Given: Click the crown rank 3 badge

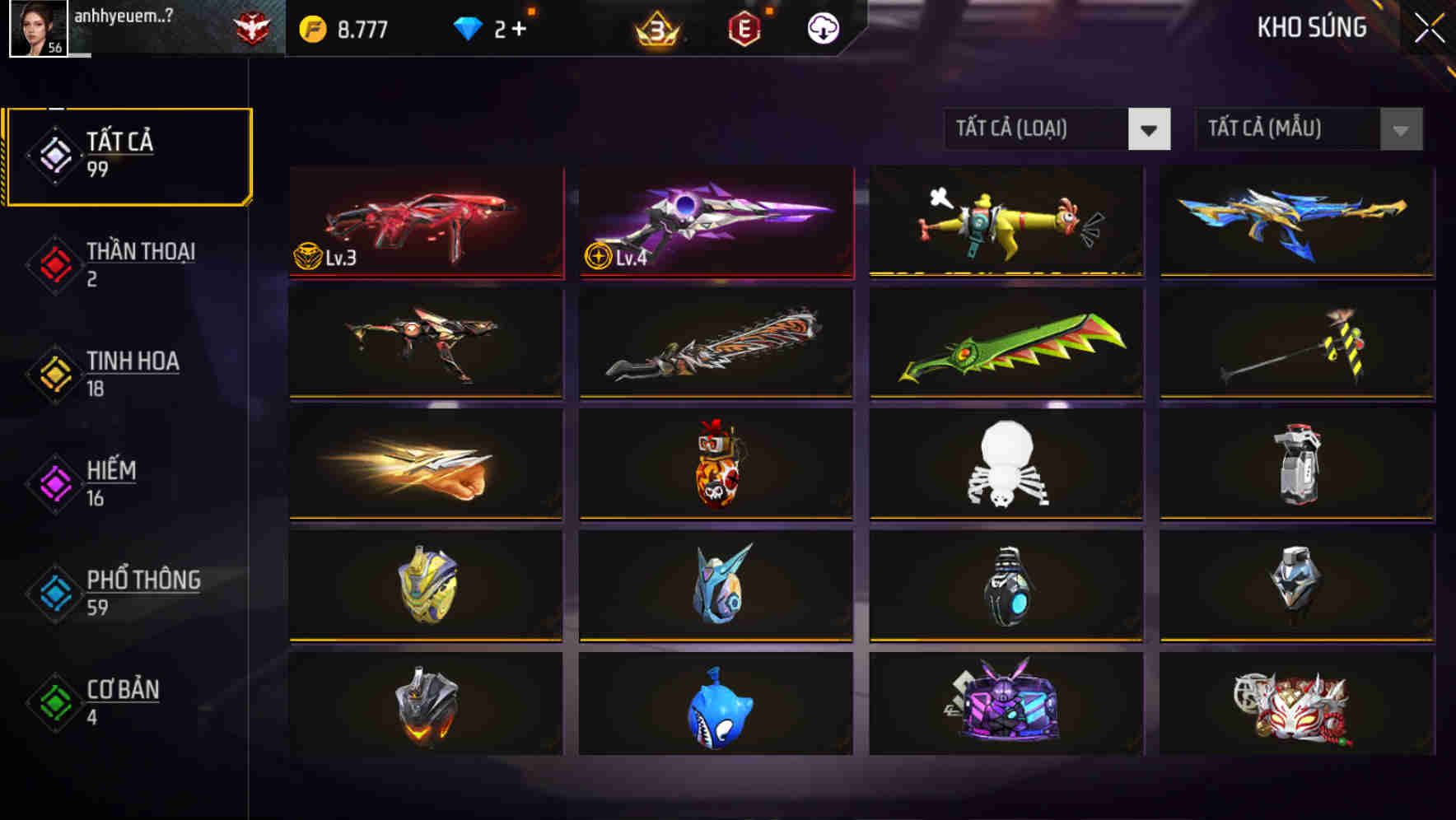Looking at the screenshot, I should point(659,27).
